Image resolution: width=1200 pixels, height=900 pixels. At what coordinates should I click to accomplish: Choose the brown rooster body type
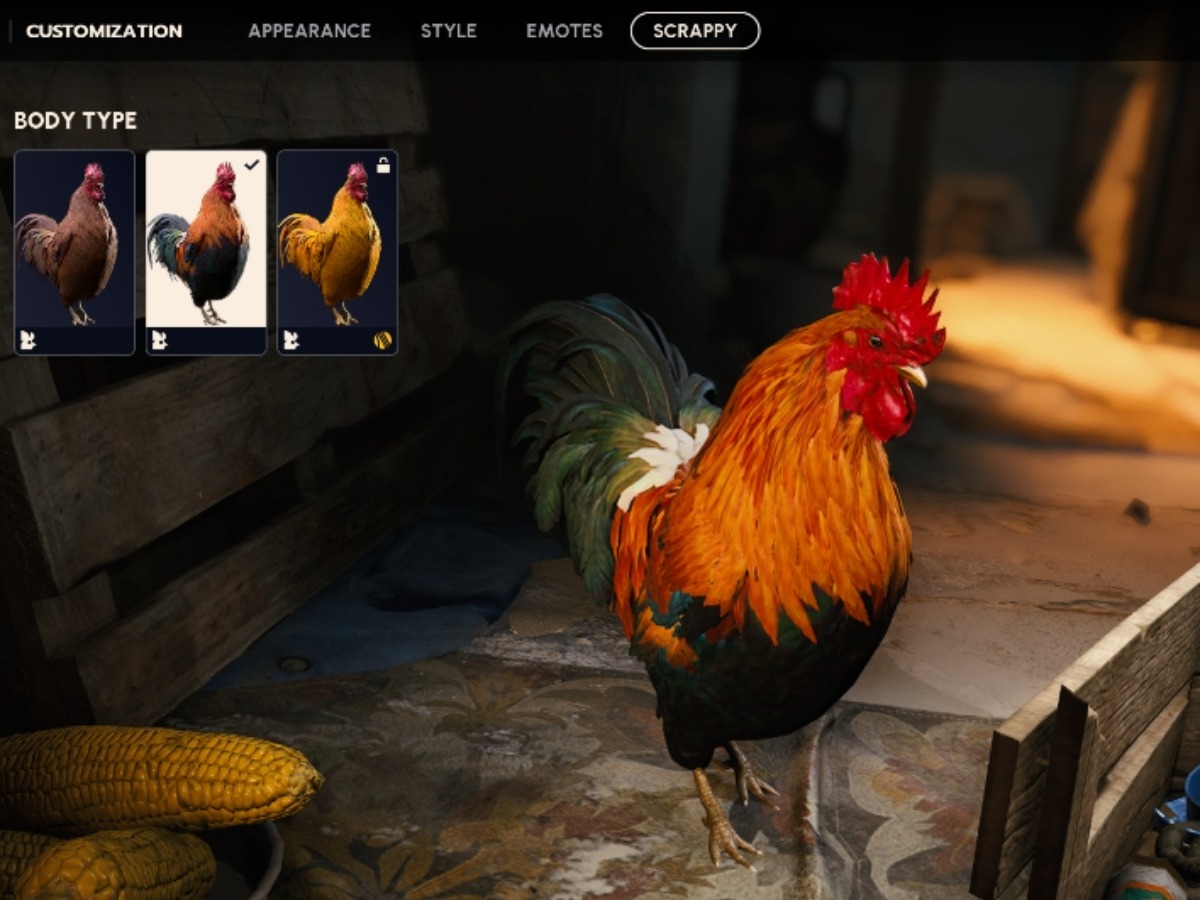click(x=75, y=252)
